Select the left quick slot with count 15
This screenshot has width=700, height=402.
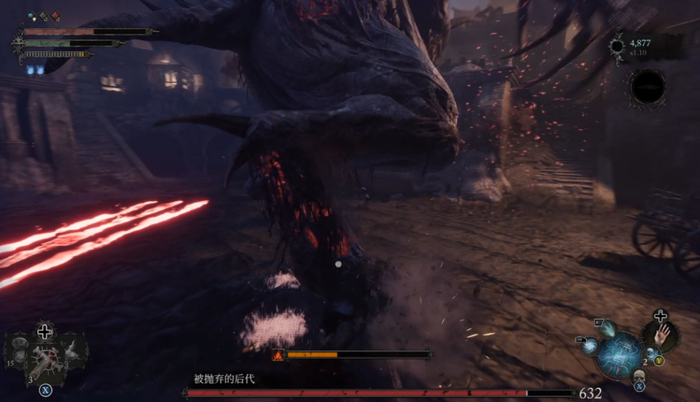tap(20, 351)
